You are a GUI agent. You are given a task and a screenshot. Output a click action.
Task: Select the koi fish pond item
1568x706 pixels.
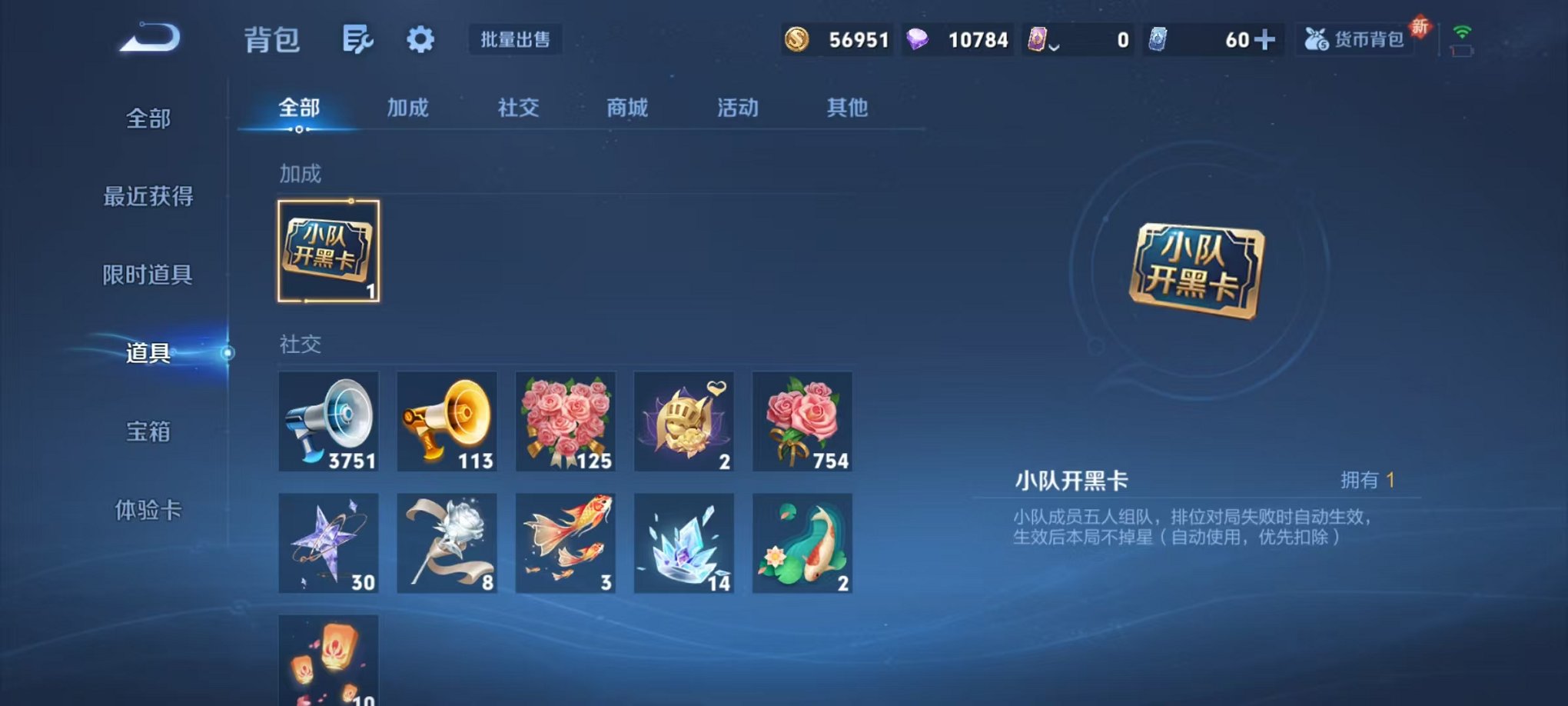[x=802, y=543]
